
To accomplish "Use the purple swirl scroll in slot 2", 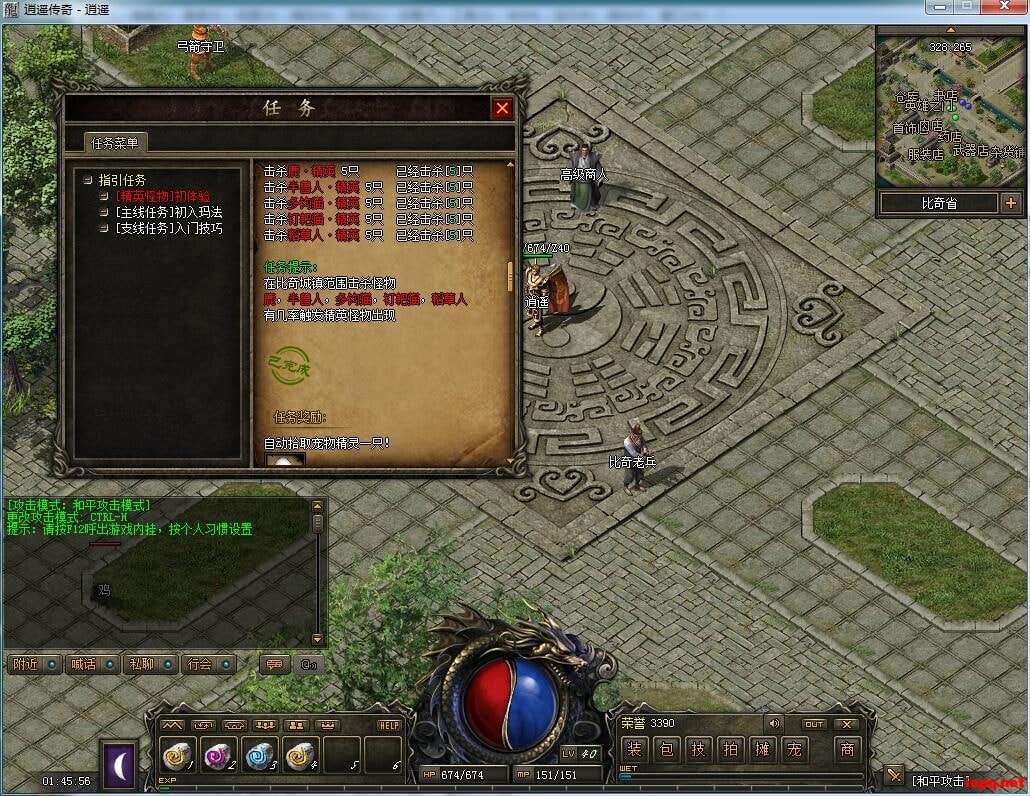I will [218, 756].
